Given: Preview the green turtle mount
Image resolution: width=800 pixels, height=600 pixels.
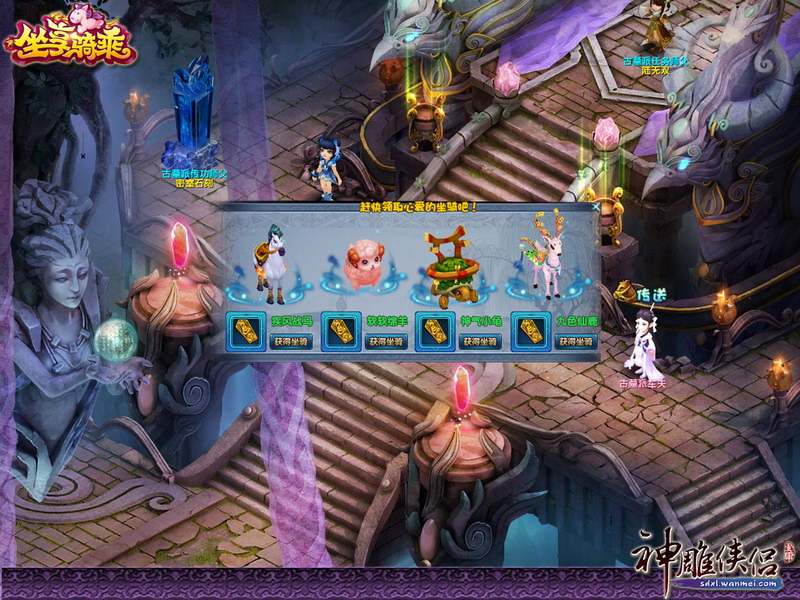Looking at the screenshot, I should click(x=450, y=270).
